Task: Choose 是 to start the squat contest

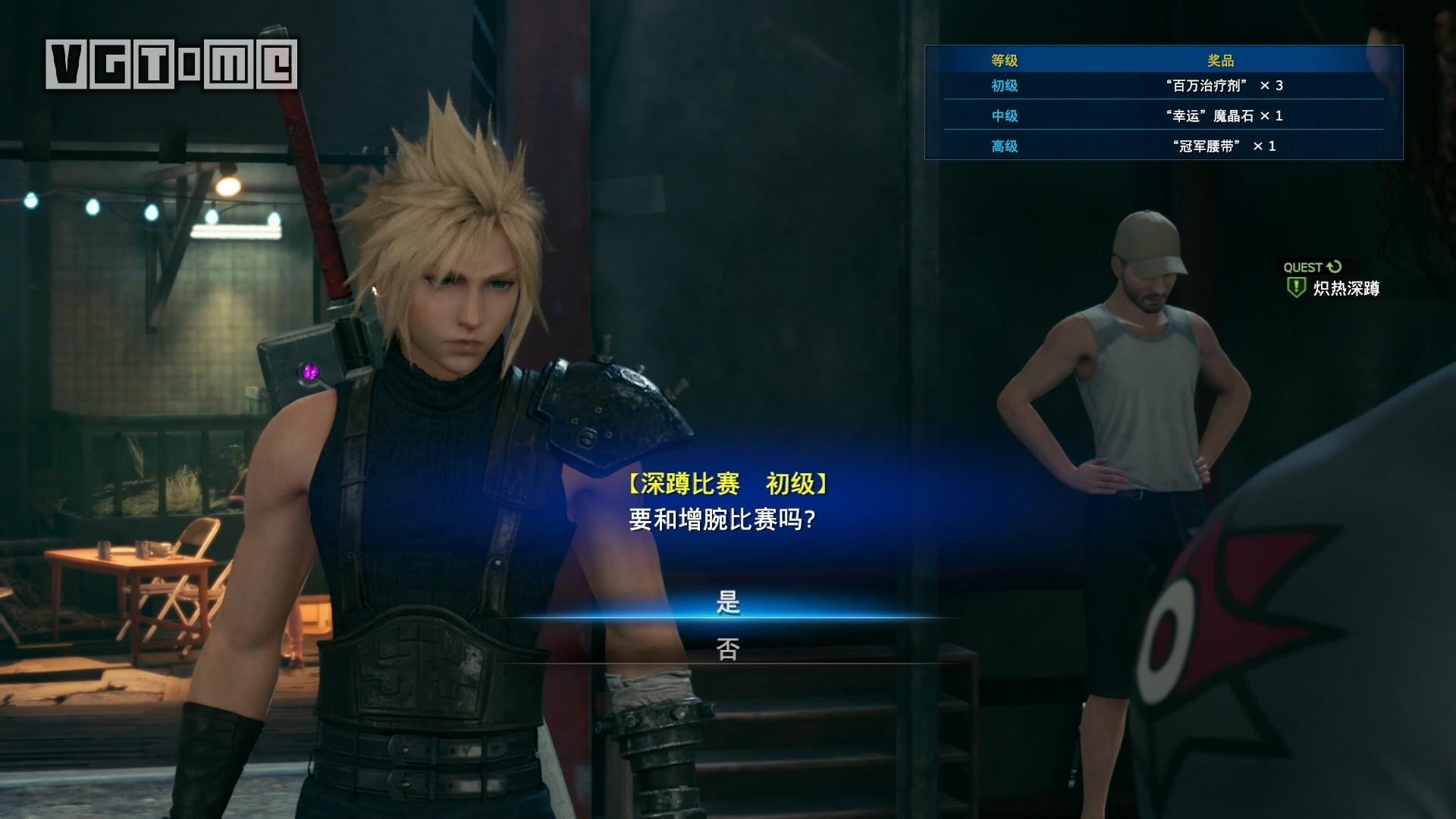Action: pyautogui.click(x=728, y=603)
